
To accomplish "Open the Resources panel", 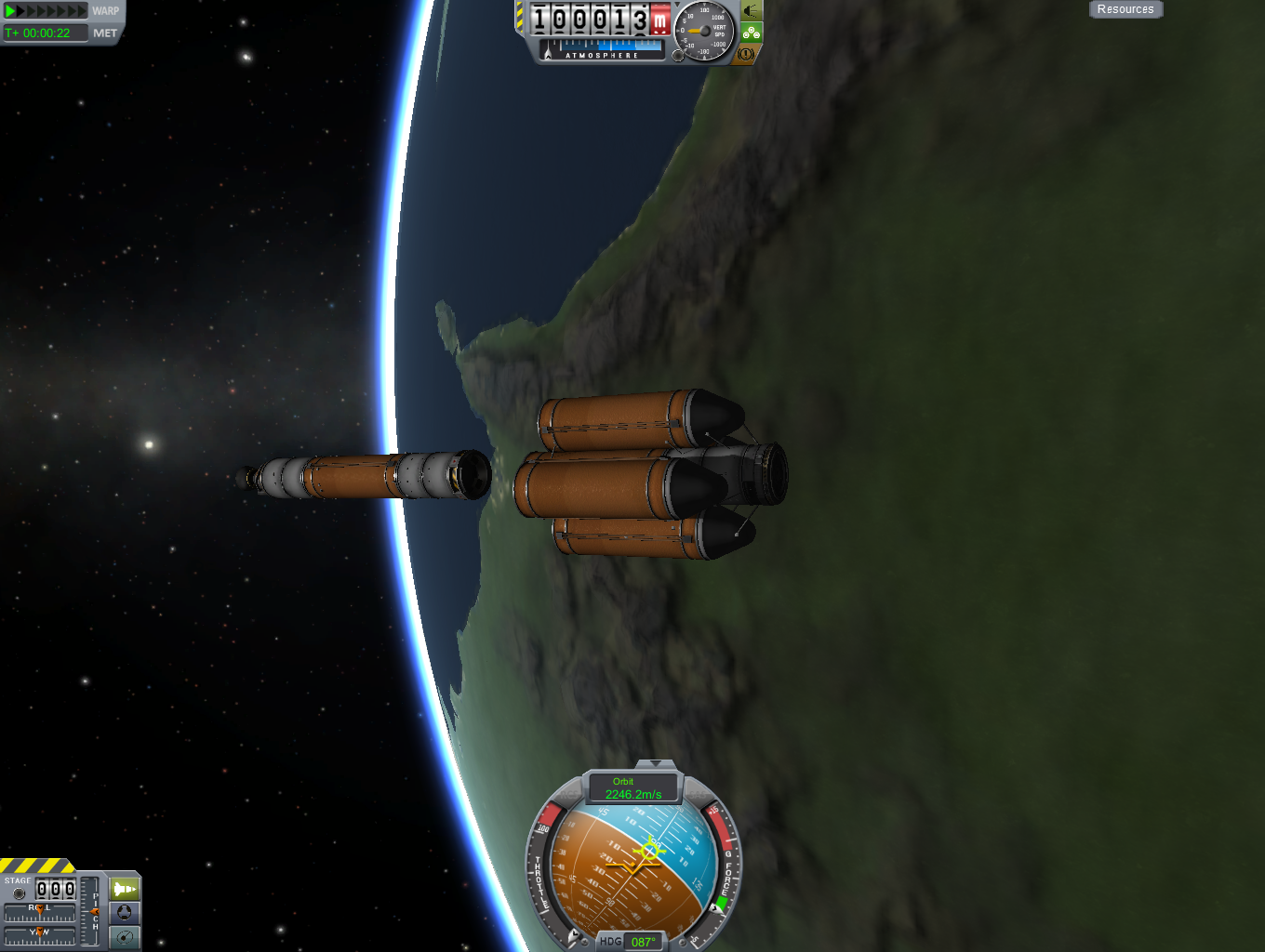I will 1125,9.
